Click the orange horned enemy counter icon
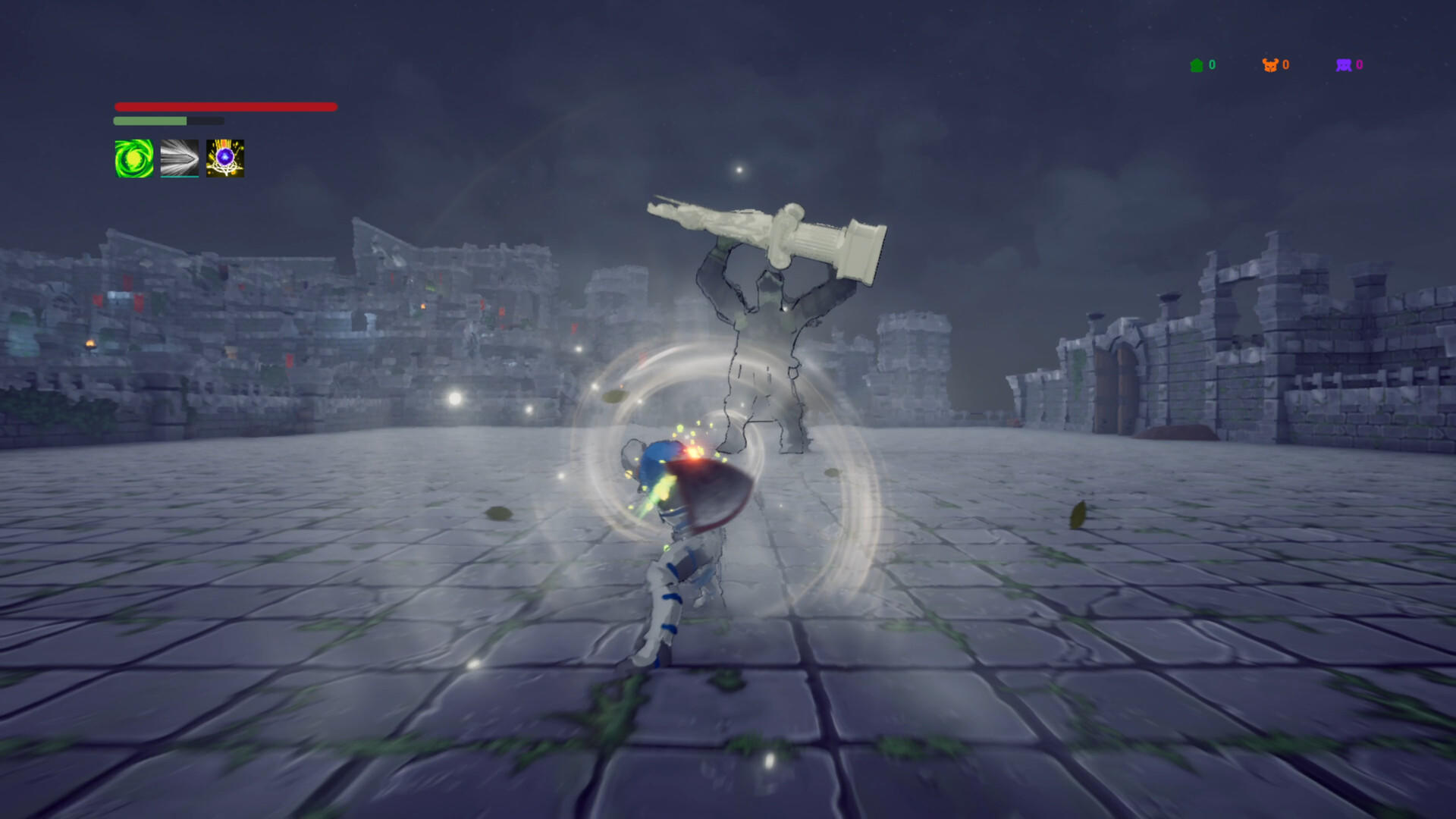 coord(1269,65)
